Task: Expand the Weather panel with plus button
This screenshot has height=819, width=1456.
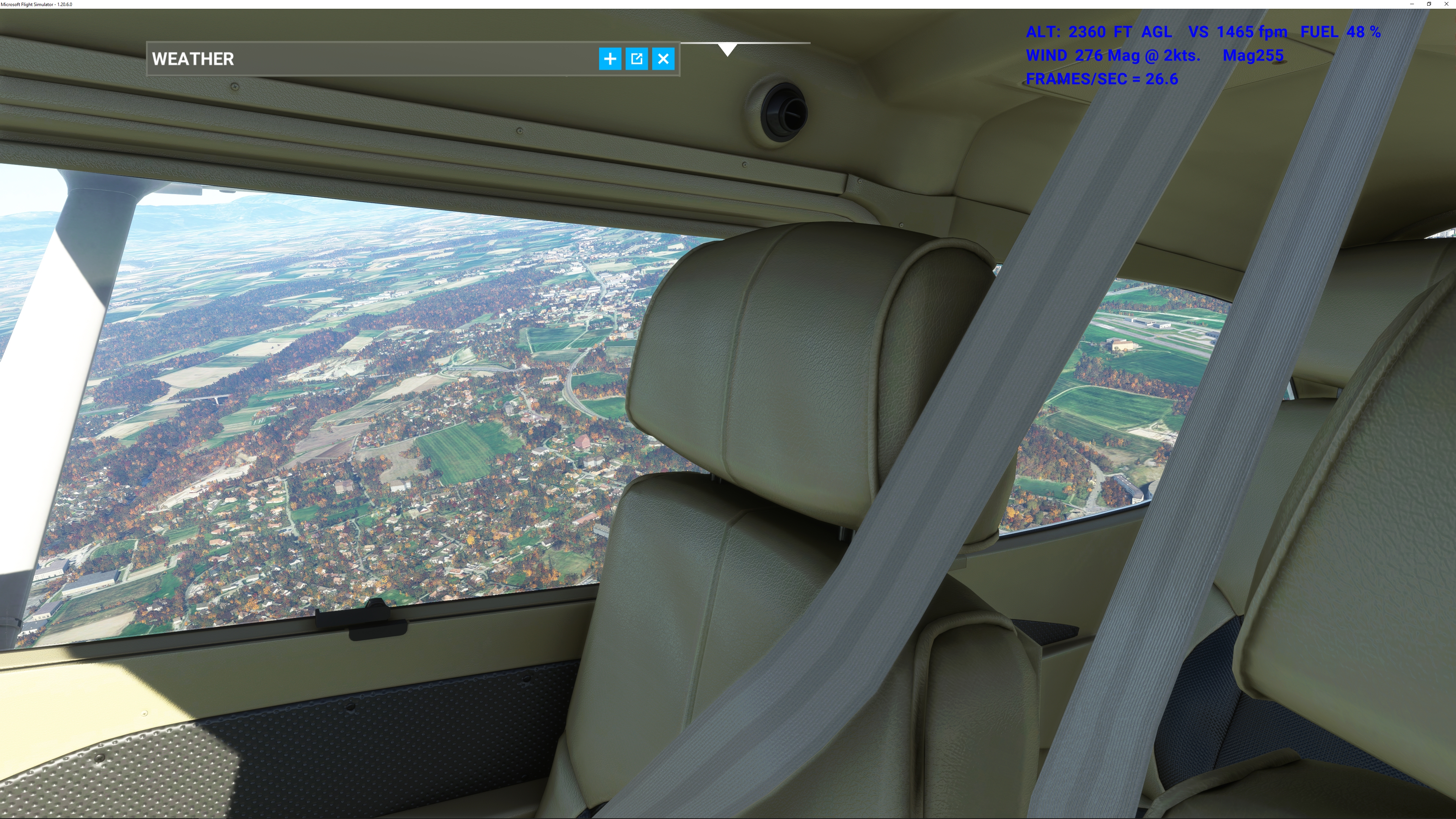Action: coord(610,59)
